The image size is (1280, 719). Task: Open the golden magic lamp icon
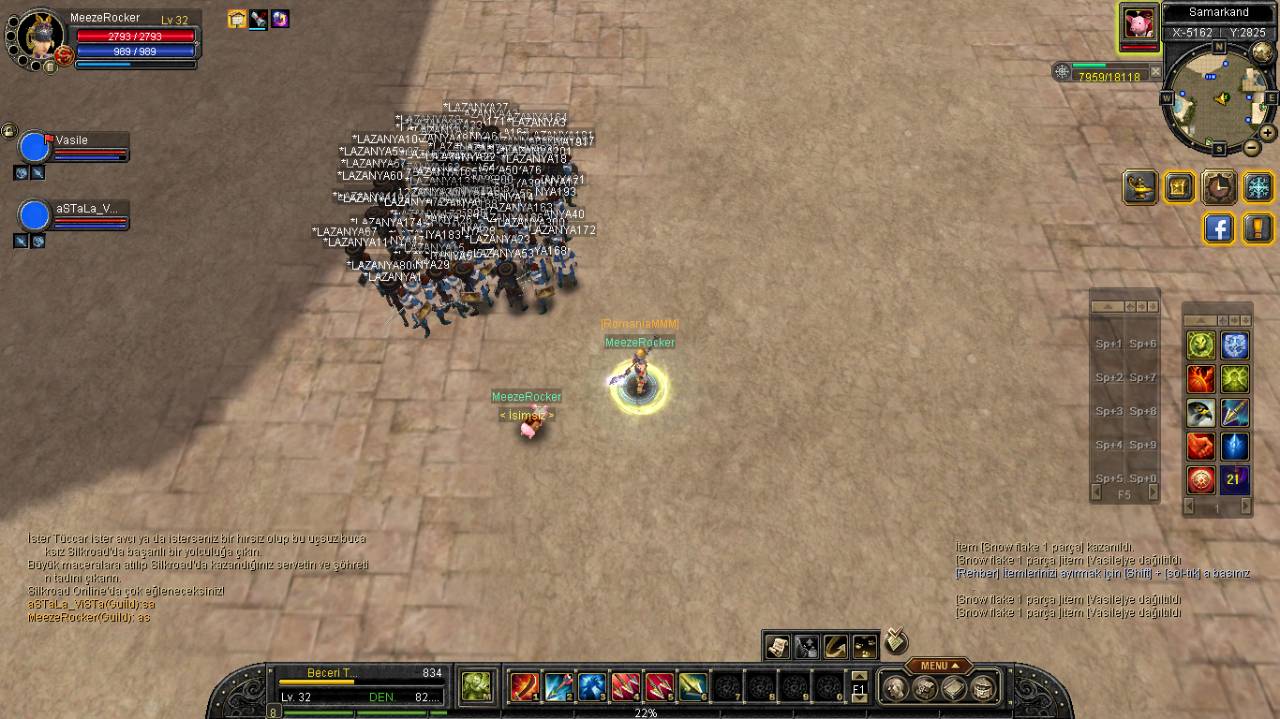point(1140,187)
